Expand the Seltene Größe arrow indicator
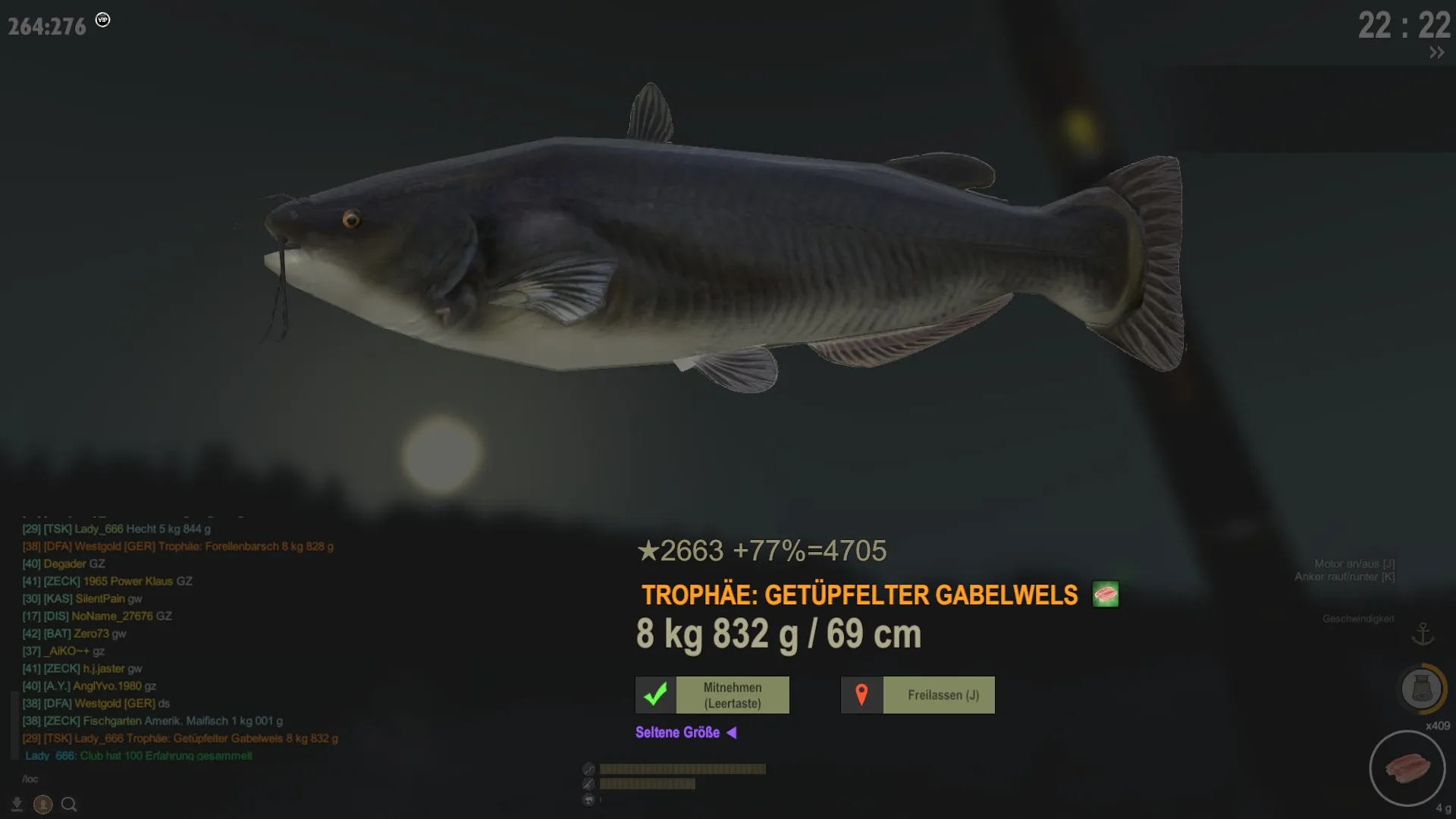This screenshot has width=1456, height=819. coord(732,733)
